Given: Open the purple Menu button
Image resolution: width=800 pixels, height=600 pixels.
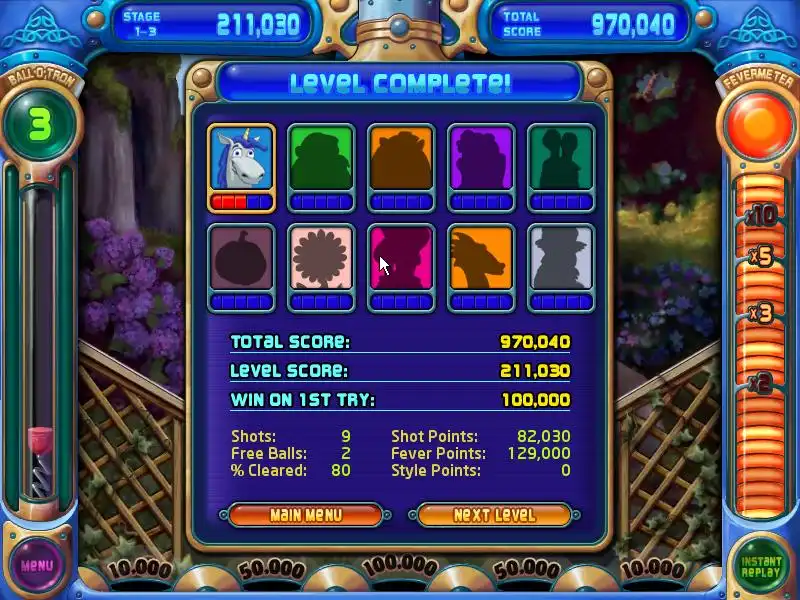Looking at the screenshot, I should [37, 565].
